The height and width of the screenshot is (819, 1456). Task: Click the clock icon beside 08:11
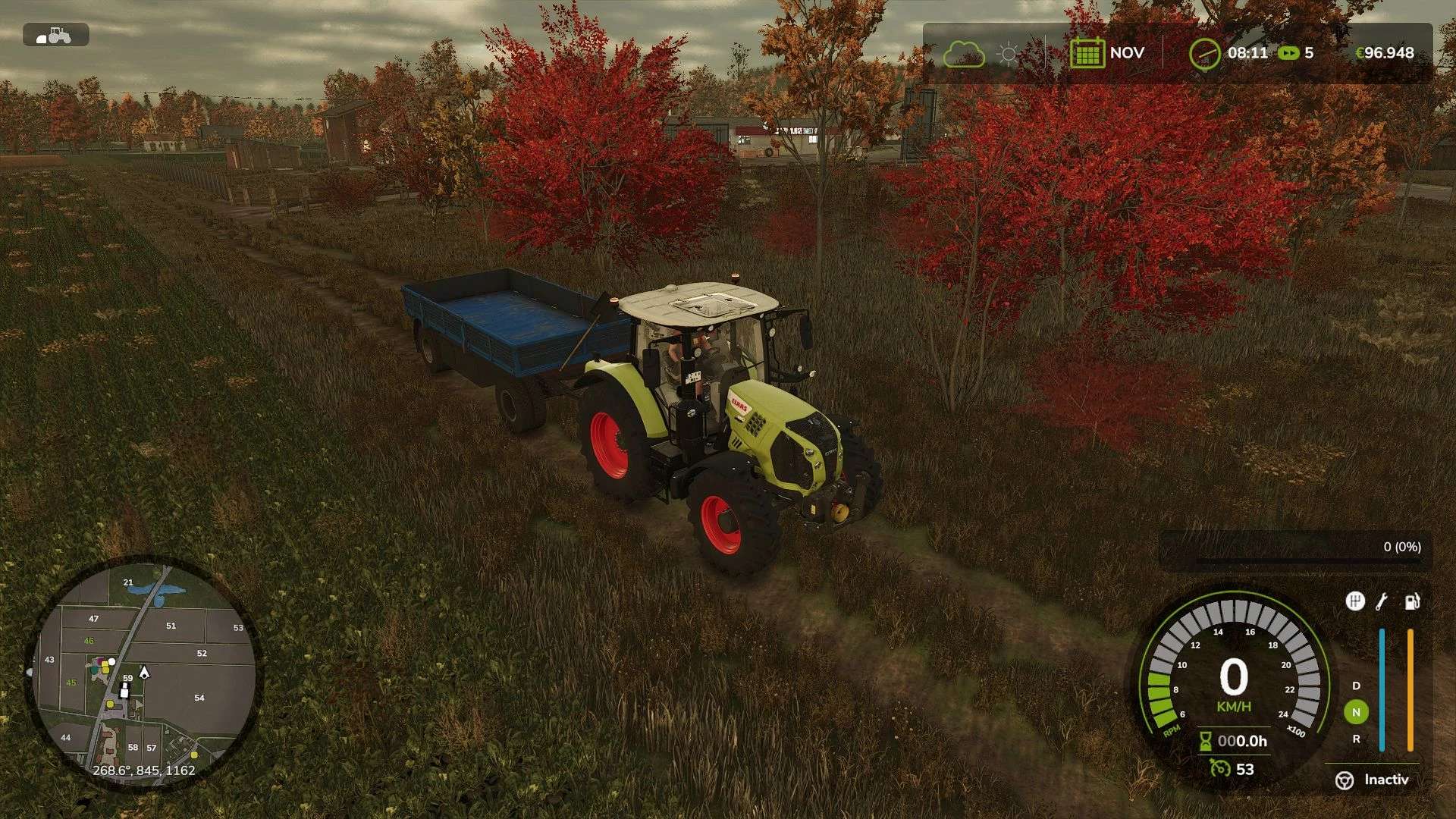point(1204,54)
